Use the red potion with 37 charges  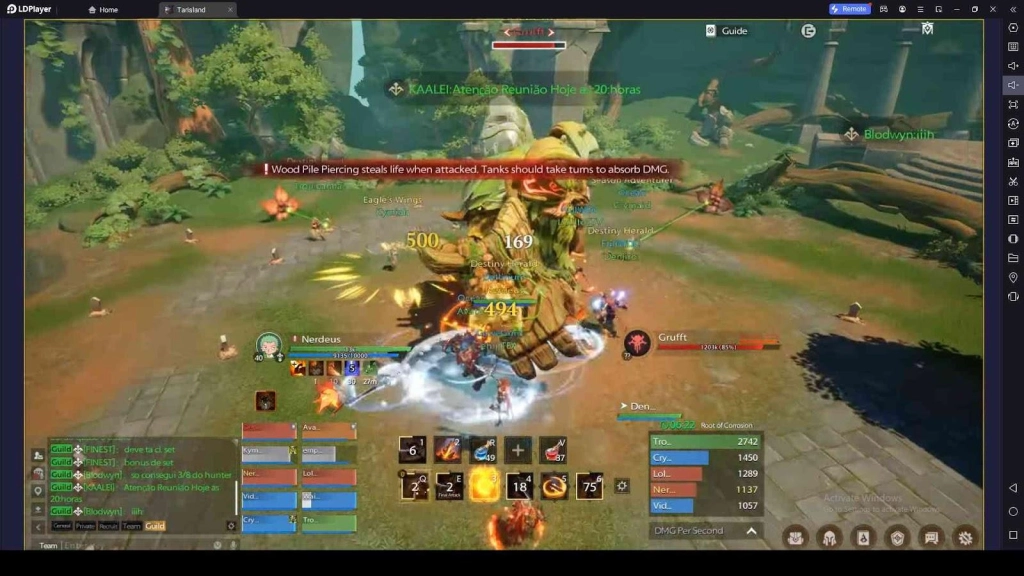[554, 450]
